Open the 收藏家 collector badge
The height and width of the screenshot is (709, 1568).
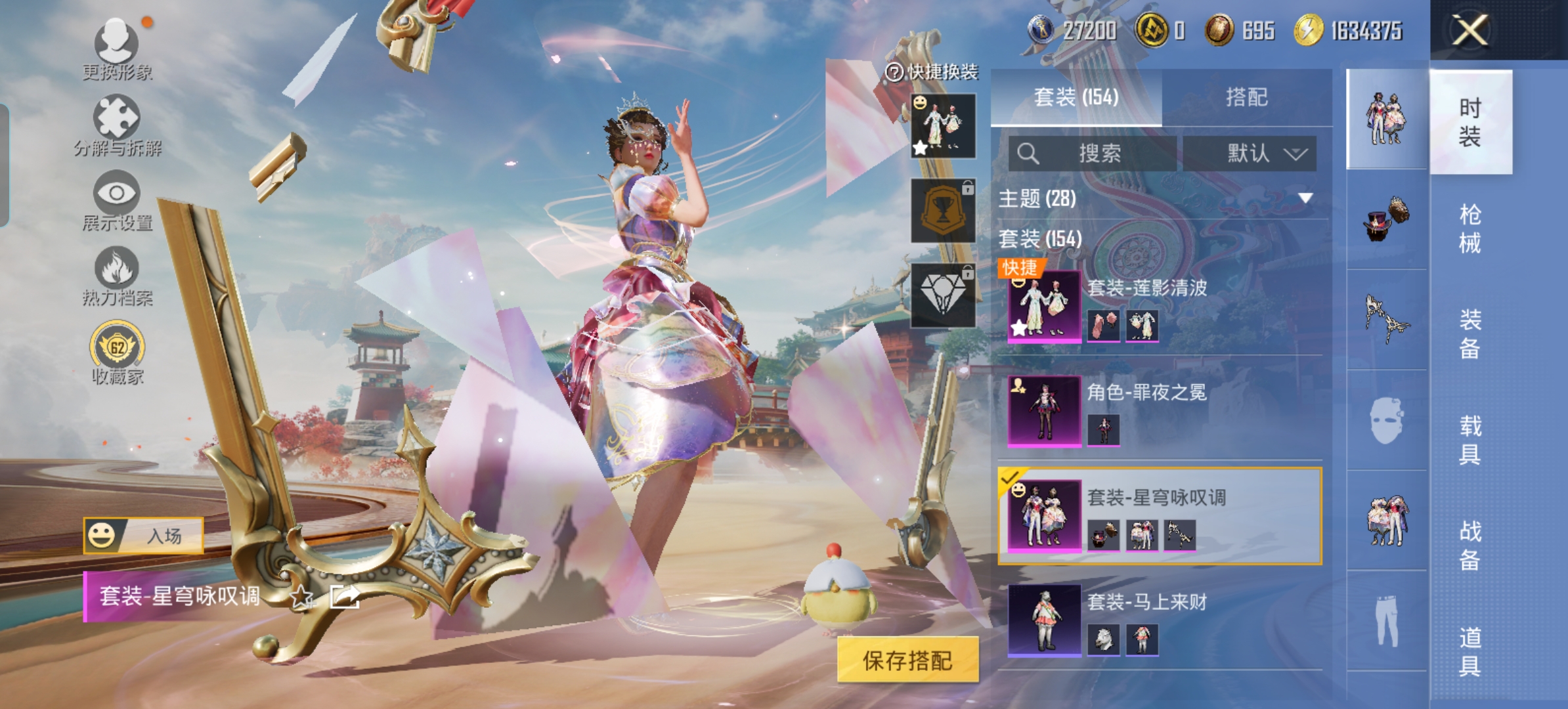[117, 351]
